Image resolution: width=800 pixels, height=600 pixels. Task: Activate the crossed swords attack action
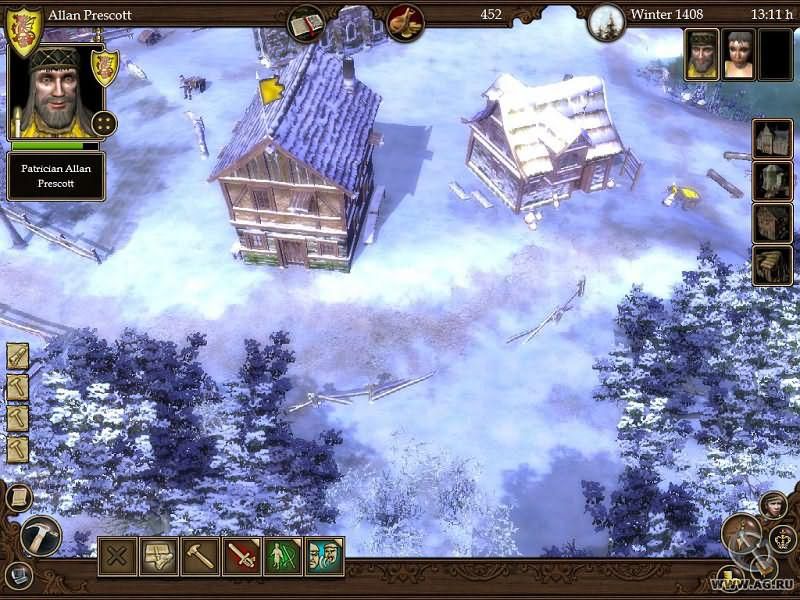coord(242,557)
